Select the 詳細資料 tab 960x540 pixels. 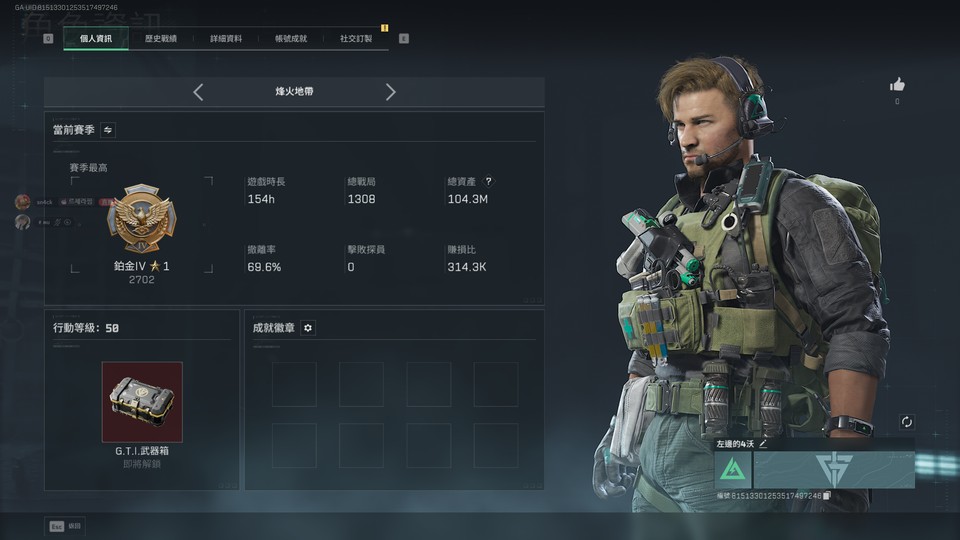pos(225,39)
